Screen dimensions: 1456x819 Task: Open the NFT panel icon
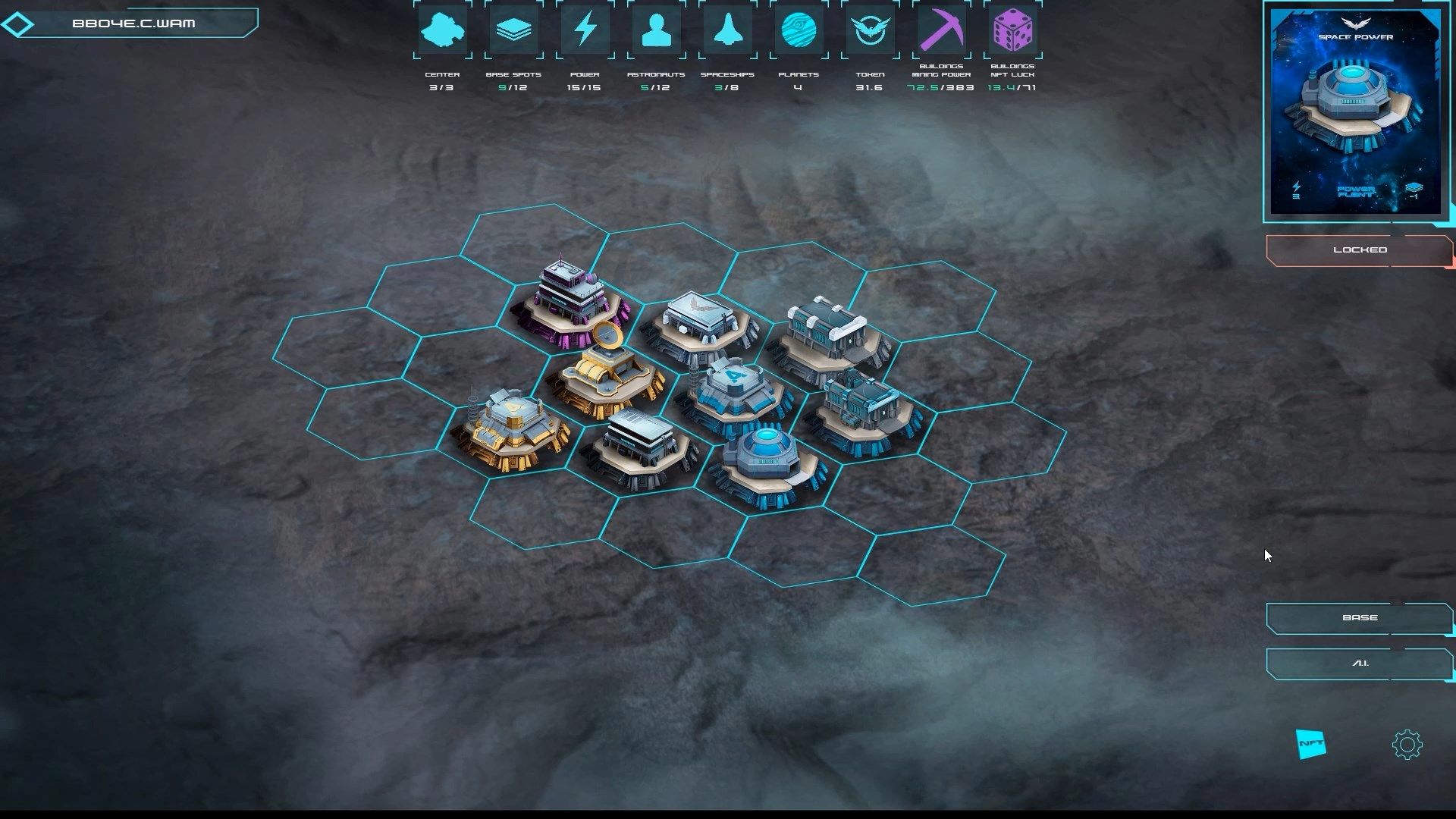[x=1311, y=744]
